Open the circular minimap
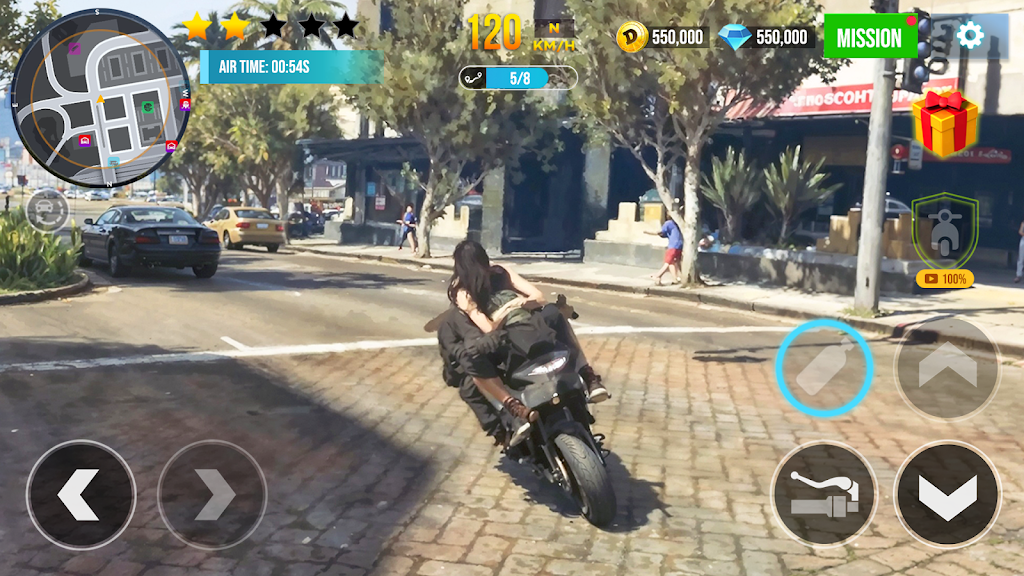 pyautogui.click(x=100, y=98)
